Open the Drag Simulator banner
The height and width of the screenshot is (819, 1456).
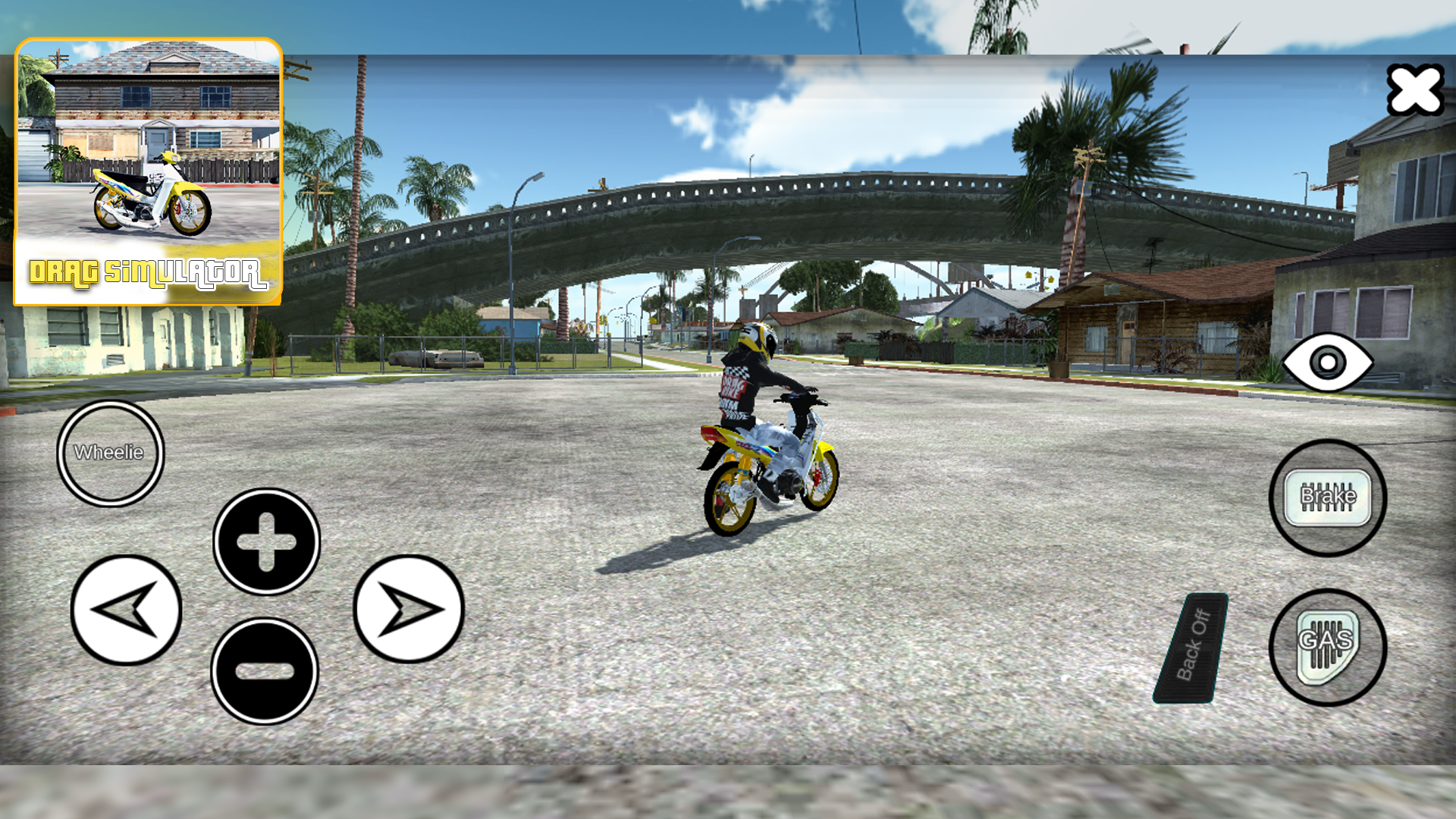point(149,171)
